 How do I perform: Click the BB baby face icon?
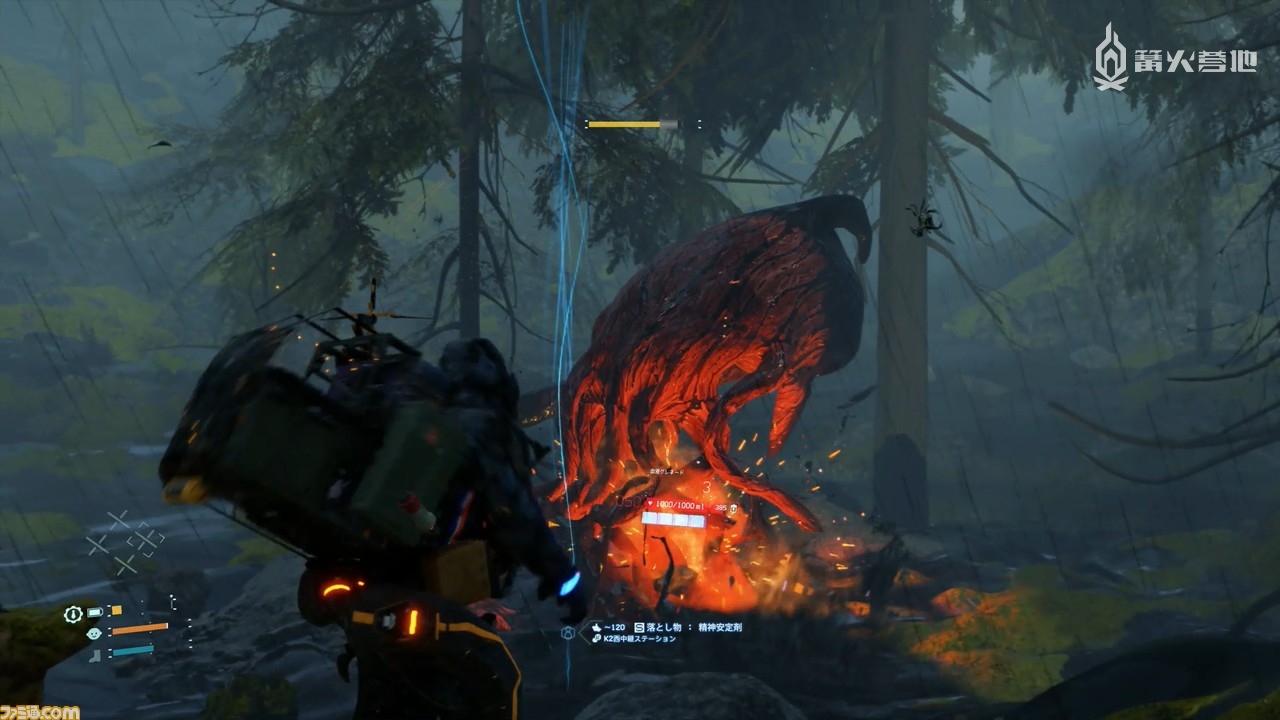(x=94, y=632)
